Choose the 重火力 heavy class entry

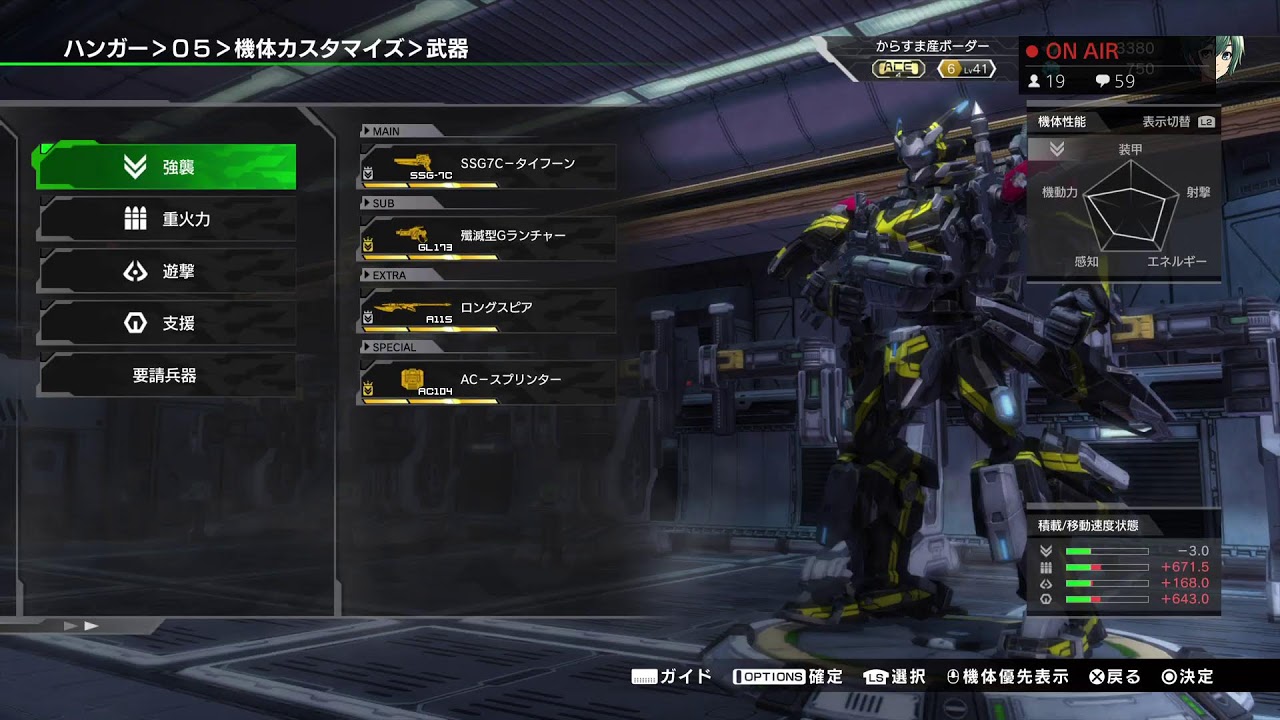tap(166, 219)
